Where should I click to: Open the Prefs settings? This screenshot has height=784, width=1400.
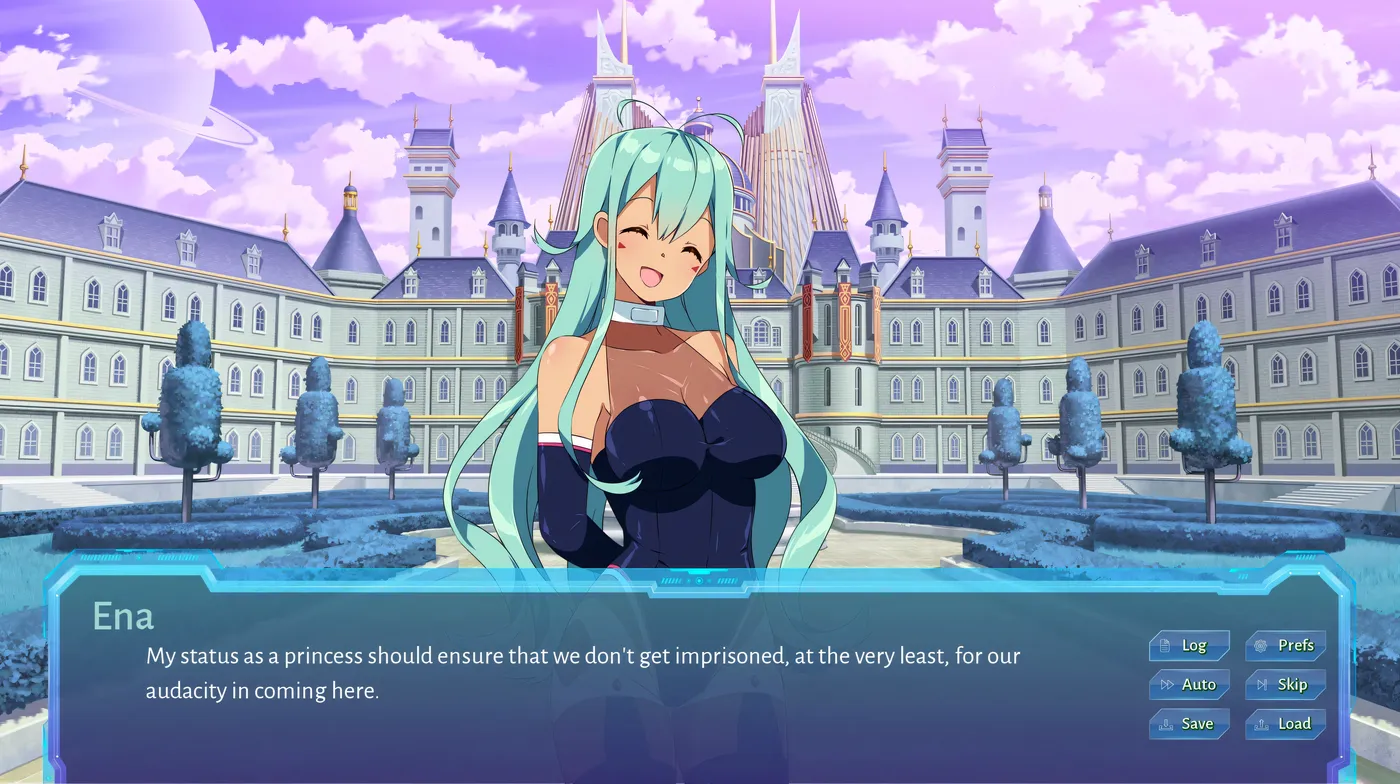1286,646
